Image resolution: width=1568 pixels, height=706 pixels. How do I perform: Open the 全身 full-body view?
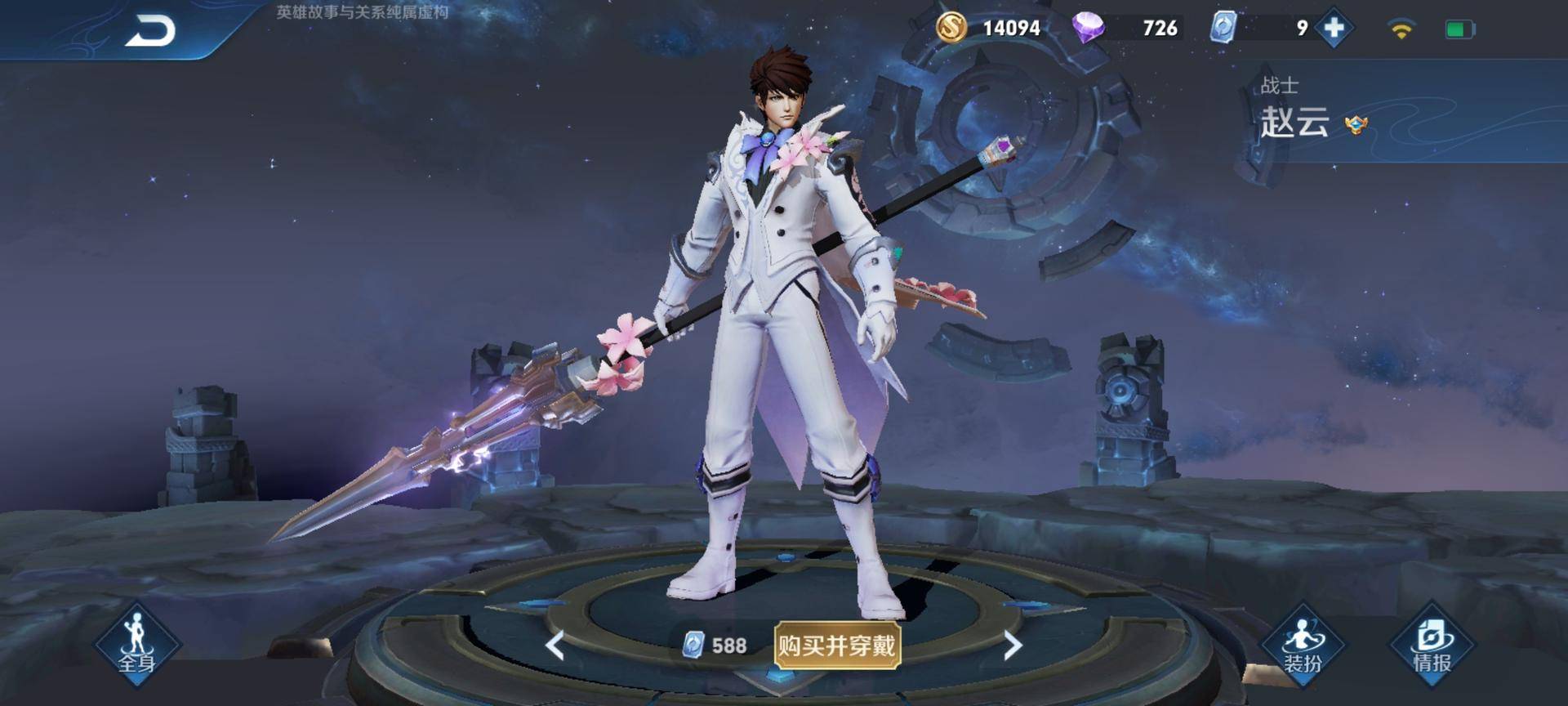(x=136, y=644)
